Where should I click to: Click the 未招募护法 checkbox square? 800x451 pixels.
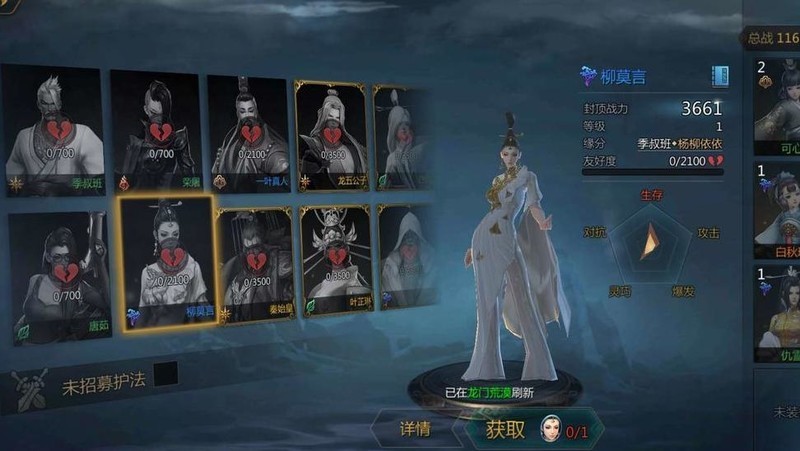click(x=165, y=374)
